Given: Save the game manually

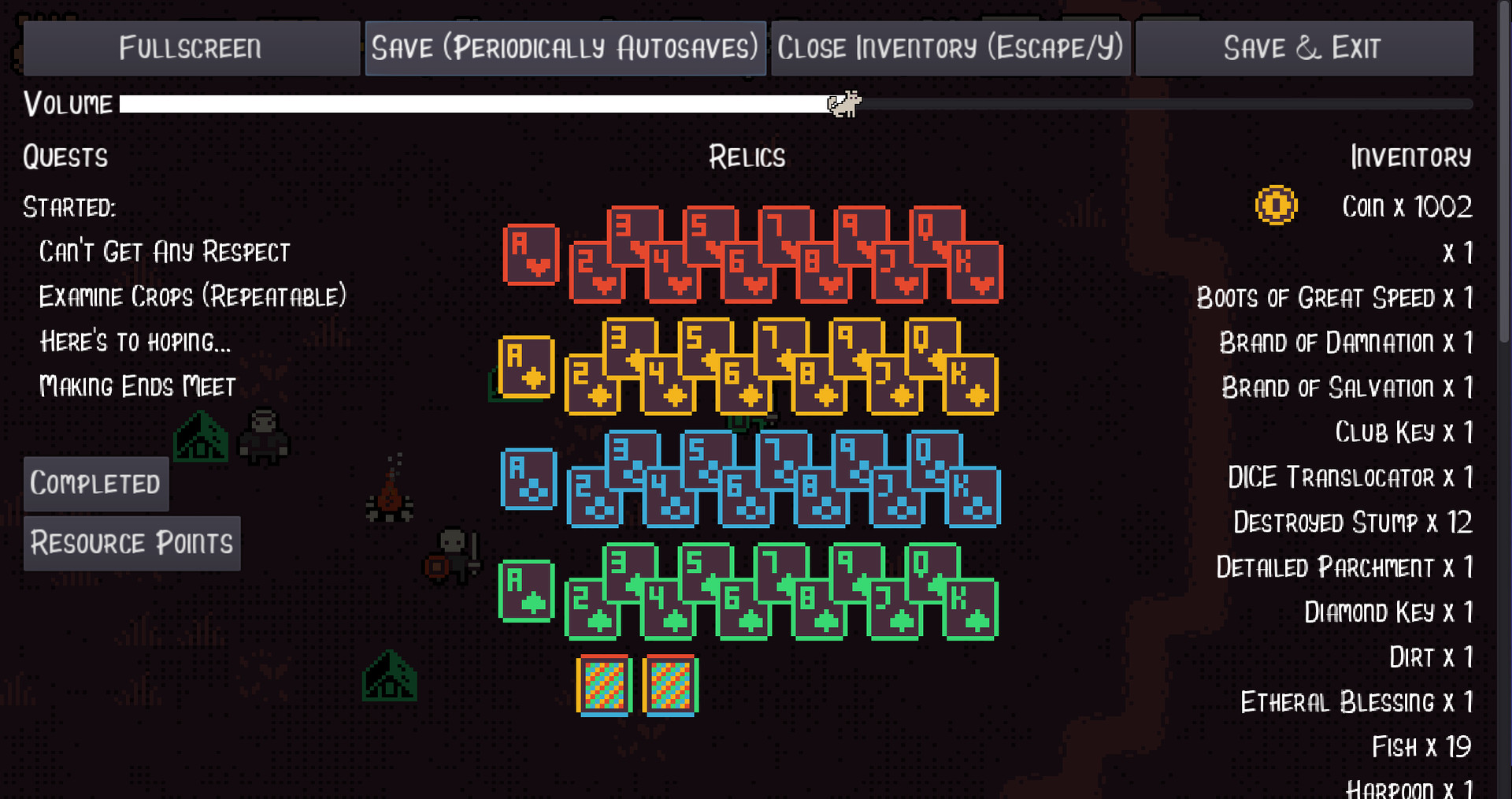Looking at the screenshot, I should pyautogui.click(x=565, y=48).
